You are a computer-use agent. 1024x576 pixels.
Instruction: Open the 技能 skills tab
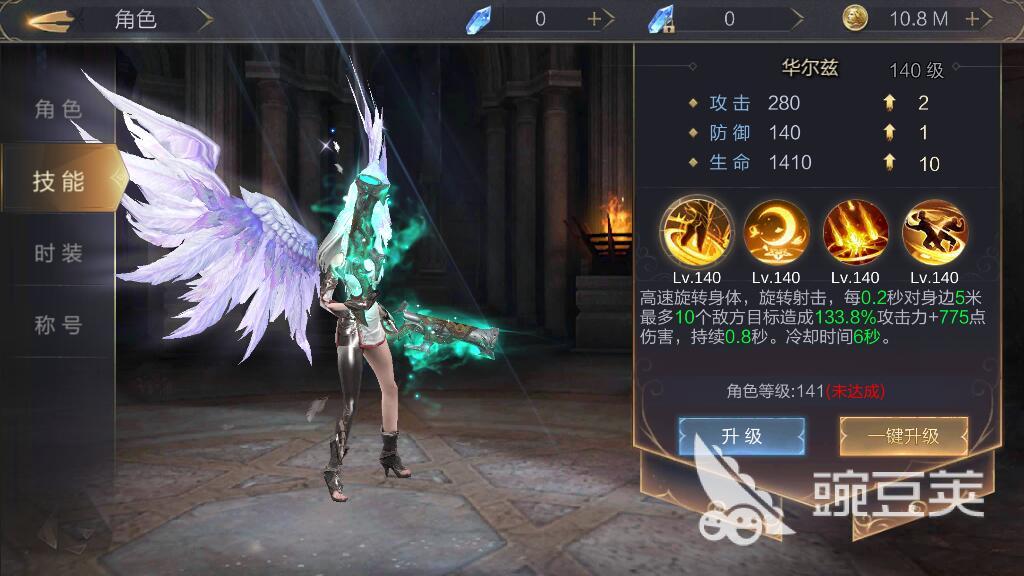[x=58, y=181]
